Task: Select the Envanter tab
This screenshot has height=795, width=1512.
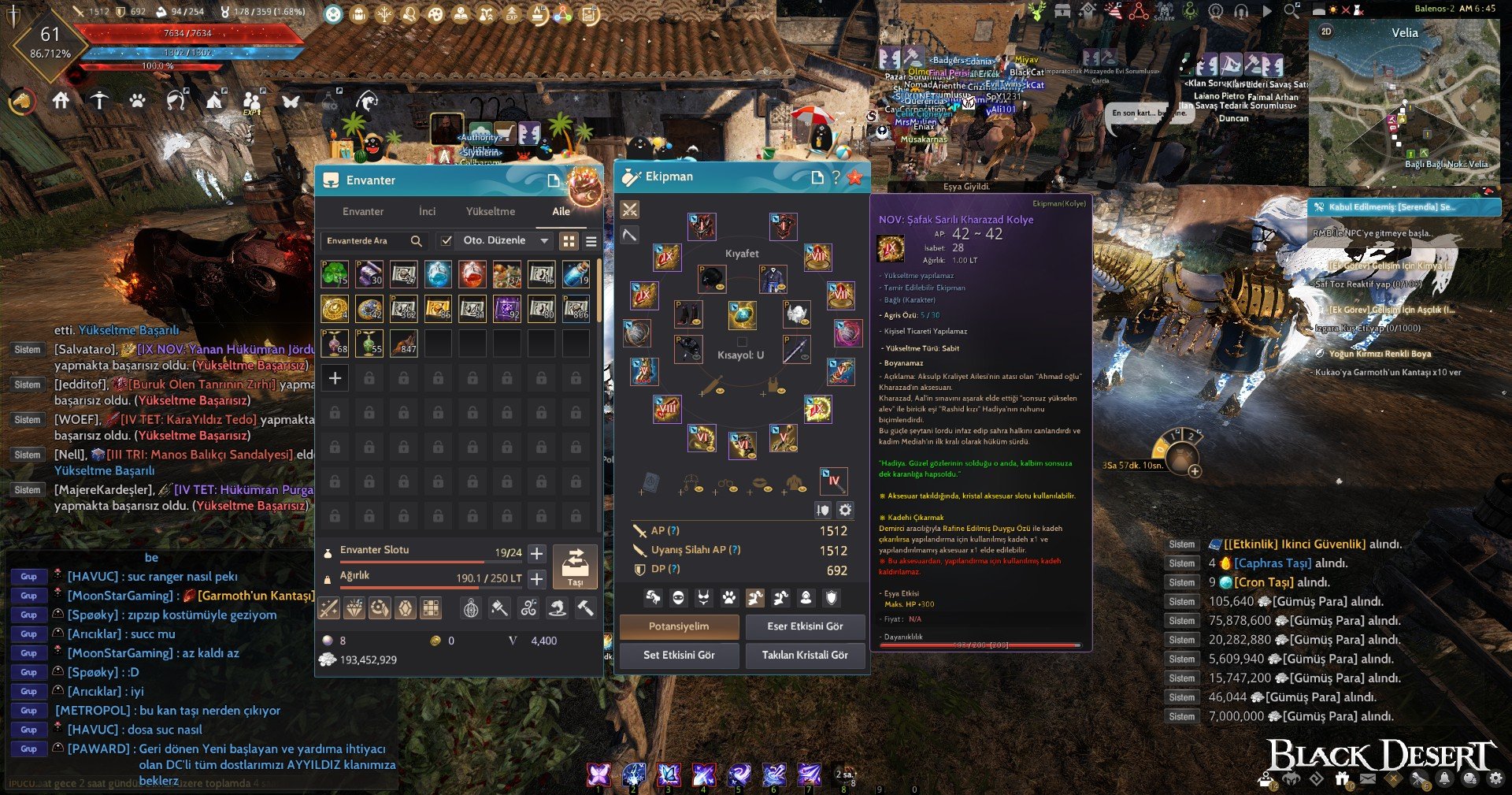Action: click(x=363, y=211)
